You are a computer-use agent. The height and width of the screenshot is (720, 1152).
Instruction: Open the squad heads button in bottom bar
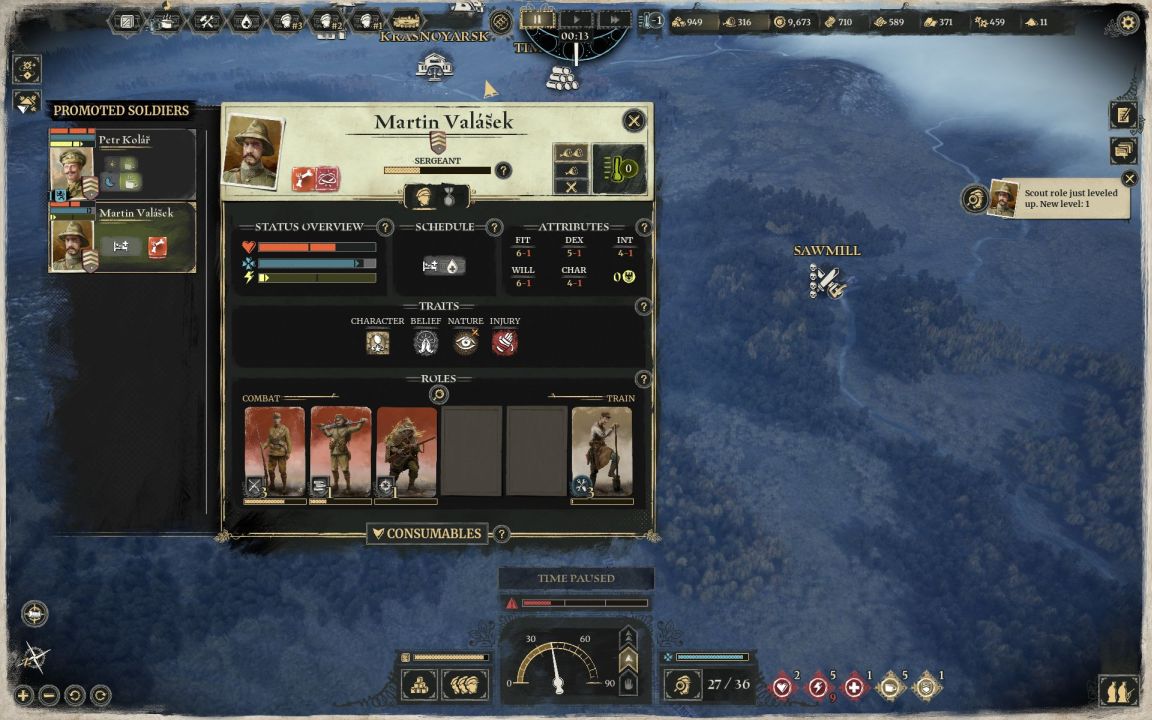[x=465, y=685]
